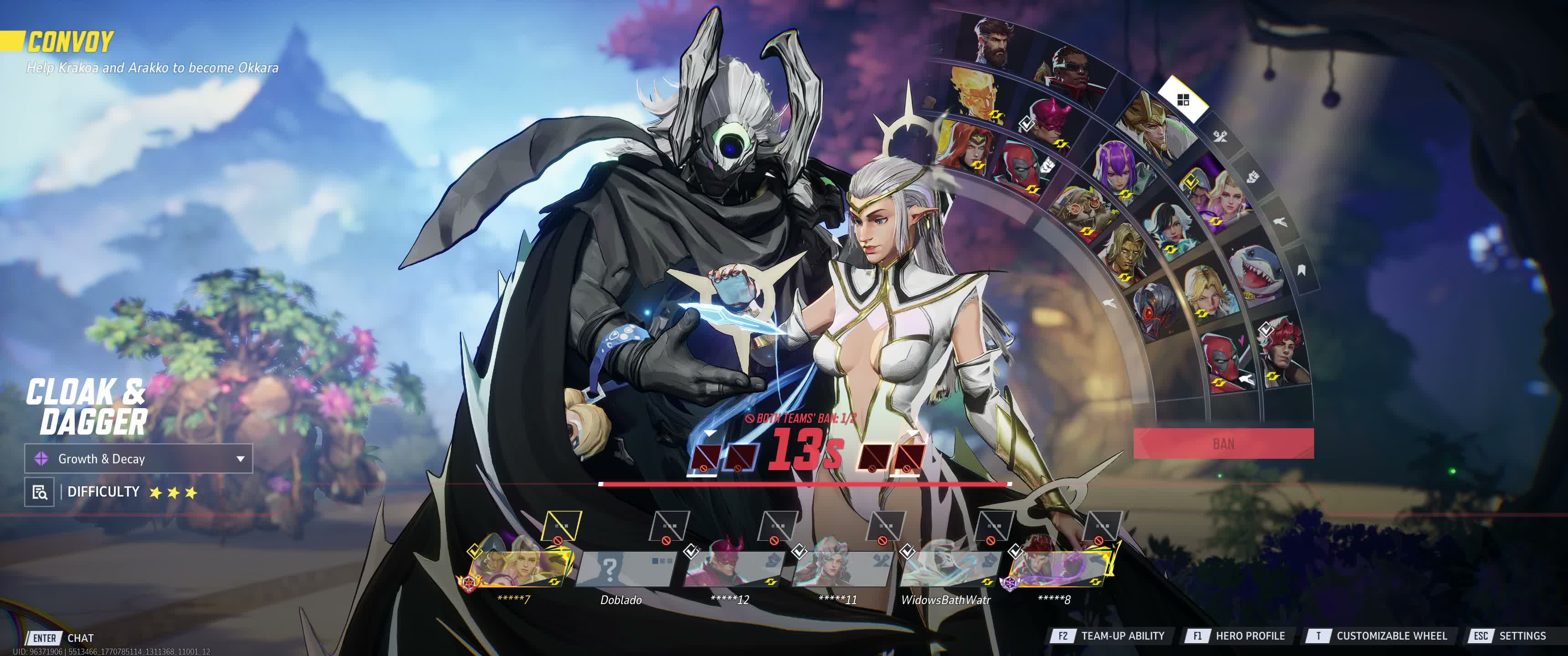Select the all-heroes grid tab

1183,100
